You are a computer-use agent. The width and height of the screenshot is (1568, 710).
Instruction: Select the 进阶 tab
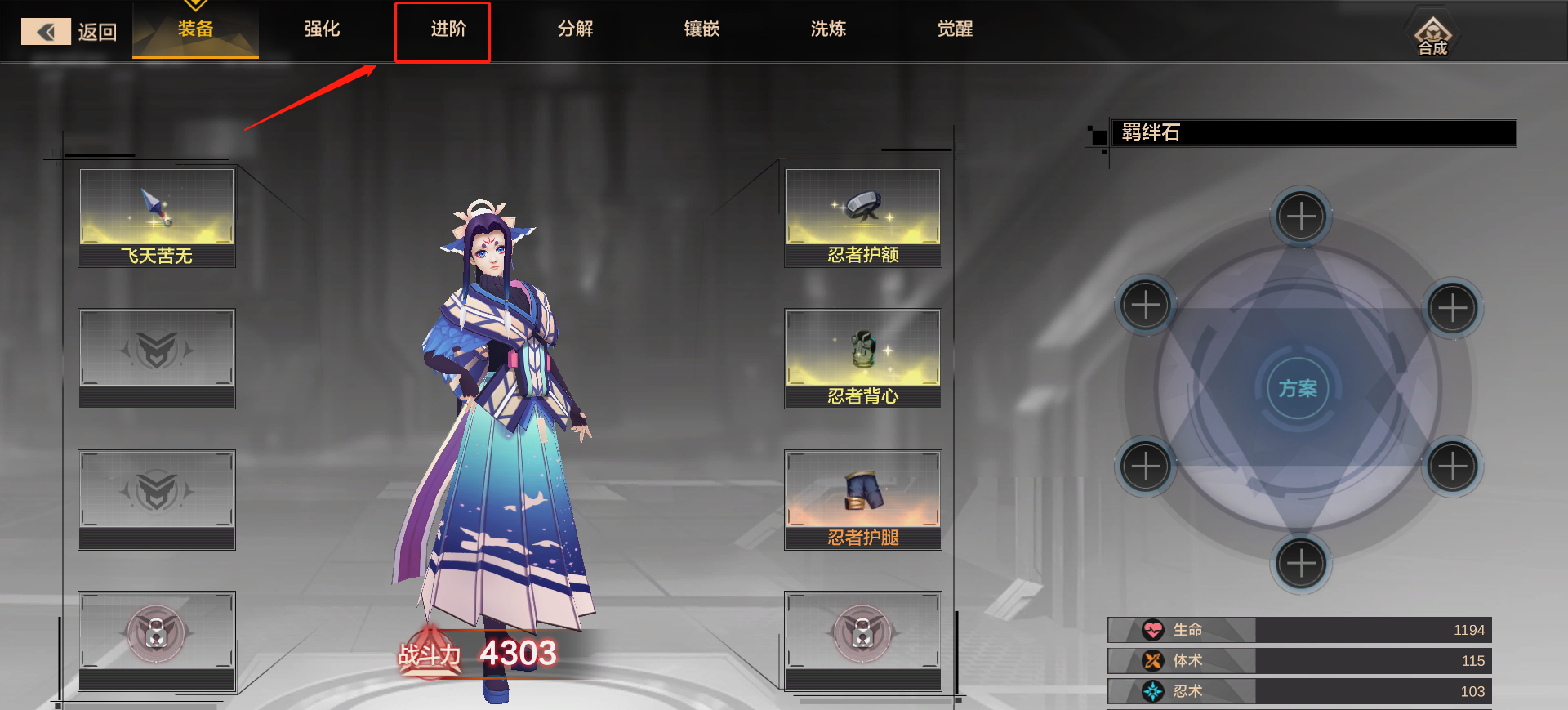[x=448, y=29]
